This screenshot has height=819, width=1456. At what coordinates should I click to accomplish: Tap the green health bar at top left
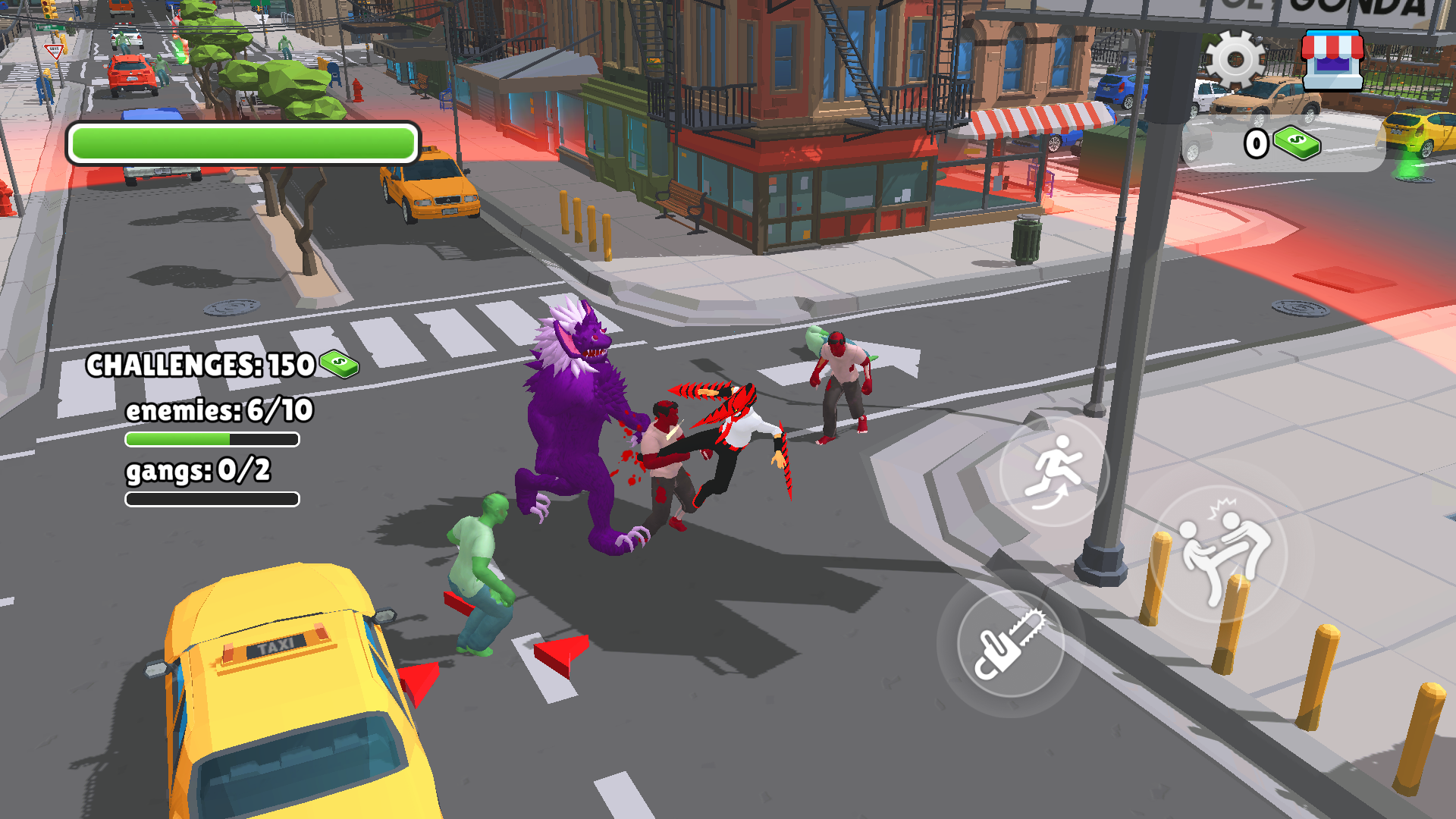[243, 141]
